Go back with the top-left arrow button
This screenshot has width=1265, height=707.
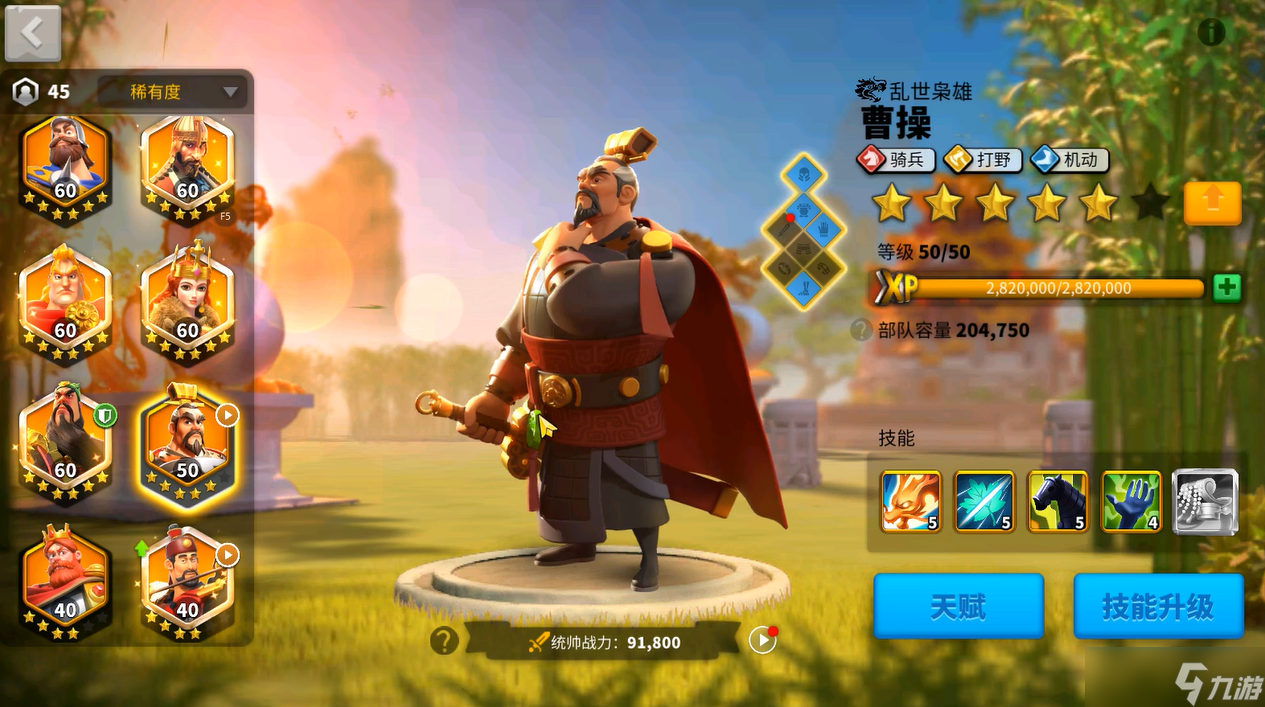(32, 33)
